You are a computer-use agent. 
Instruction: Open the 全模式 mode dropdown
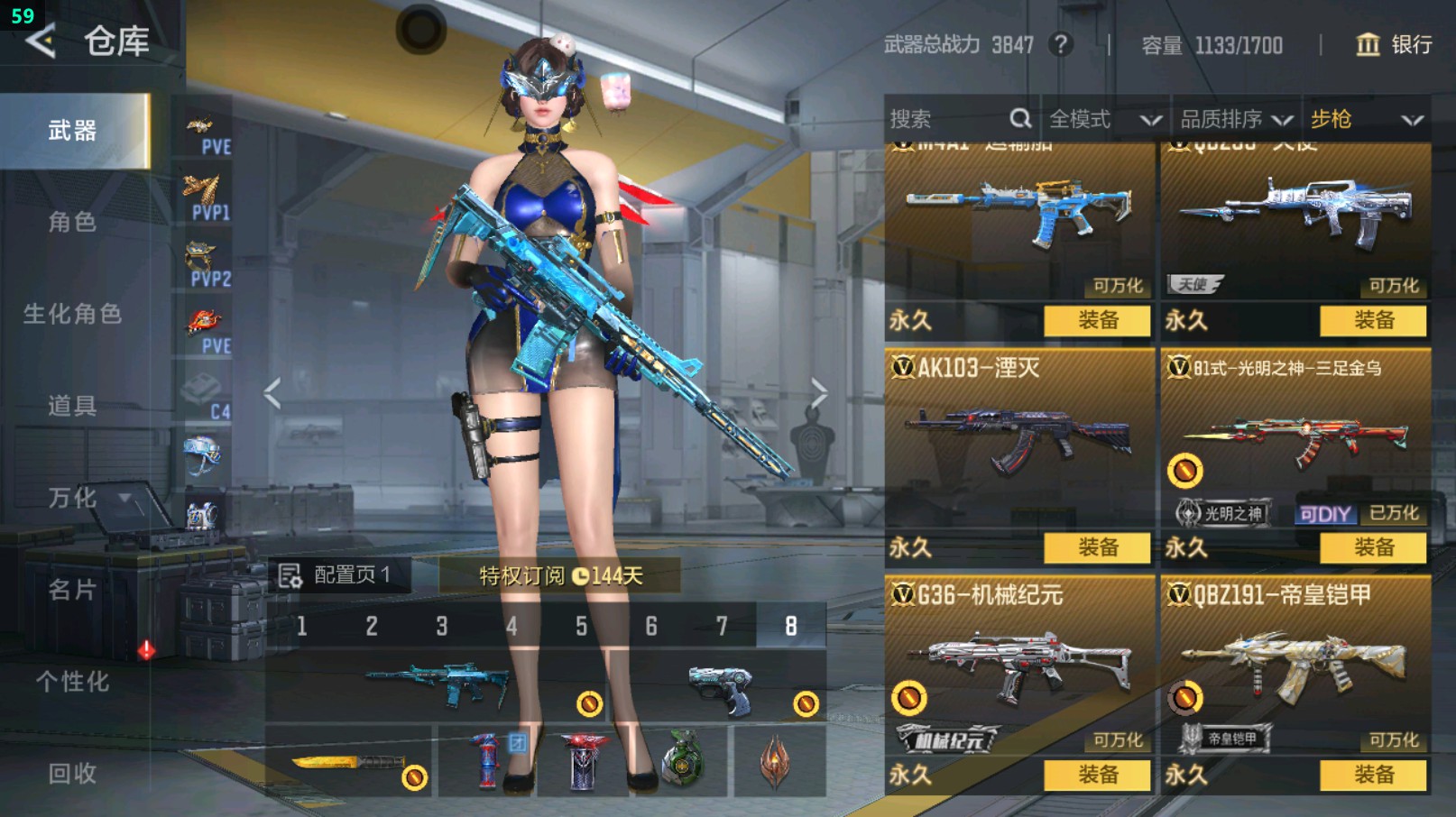pos(1104,119)
